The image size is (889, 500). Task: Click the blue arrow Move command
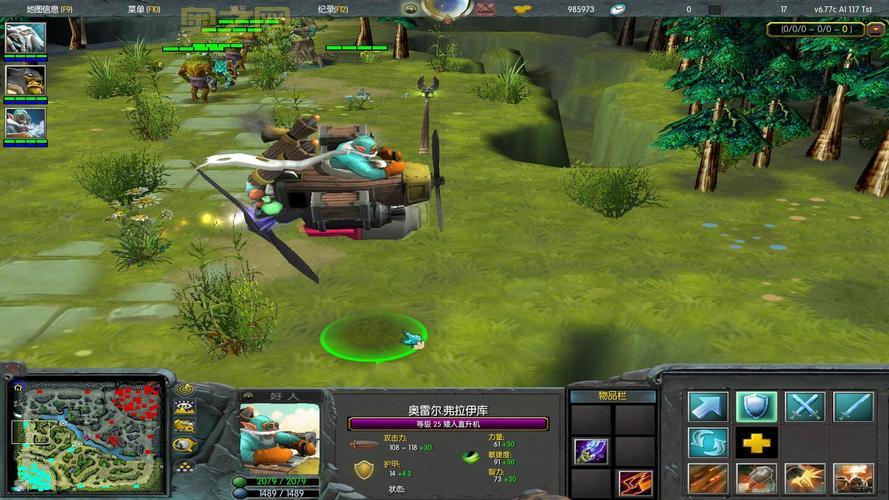[708, 406]
